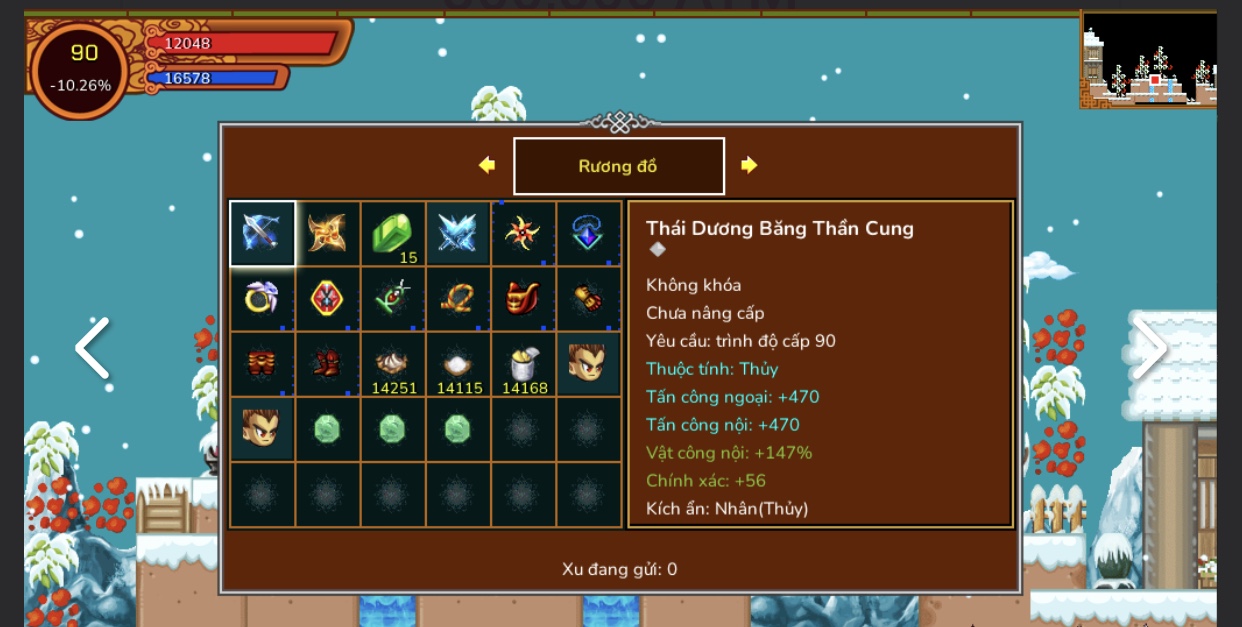1242x627 pixels.
Task: Select the gold ring item slot
Action: point(262,298)
